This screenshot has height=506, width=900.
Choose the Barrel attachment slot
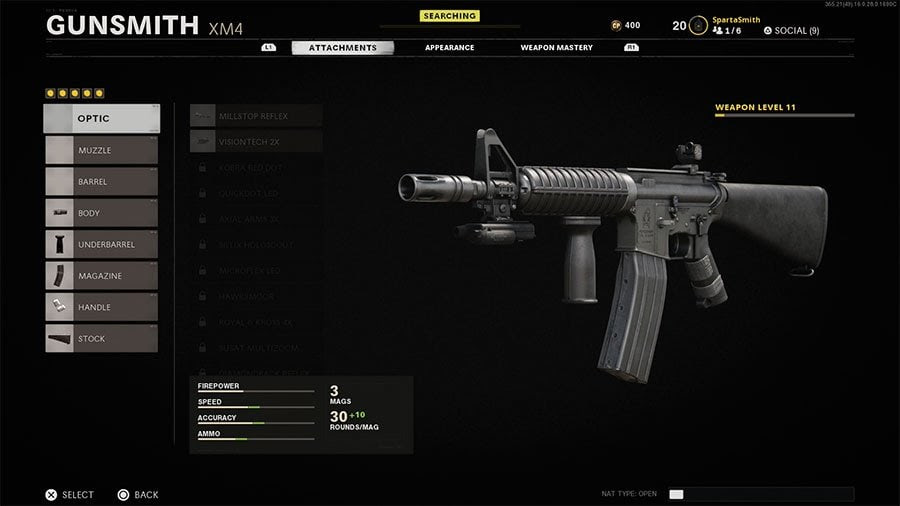(101, 182)
